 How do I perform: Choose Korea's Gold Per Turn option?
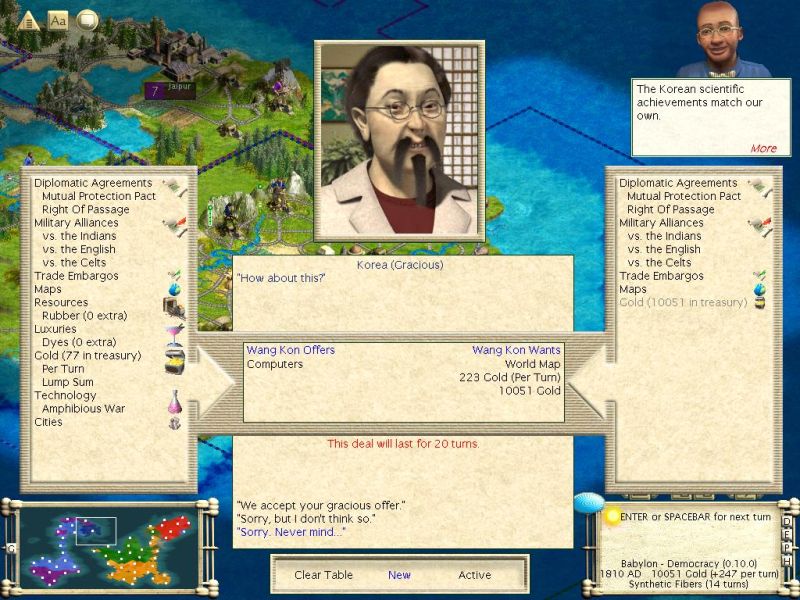click(63, 368)
